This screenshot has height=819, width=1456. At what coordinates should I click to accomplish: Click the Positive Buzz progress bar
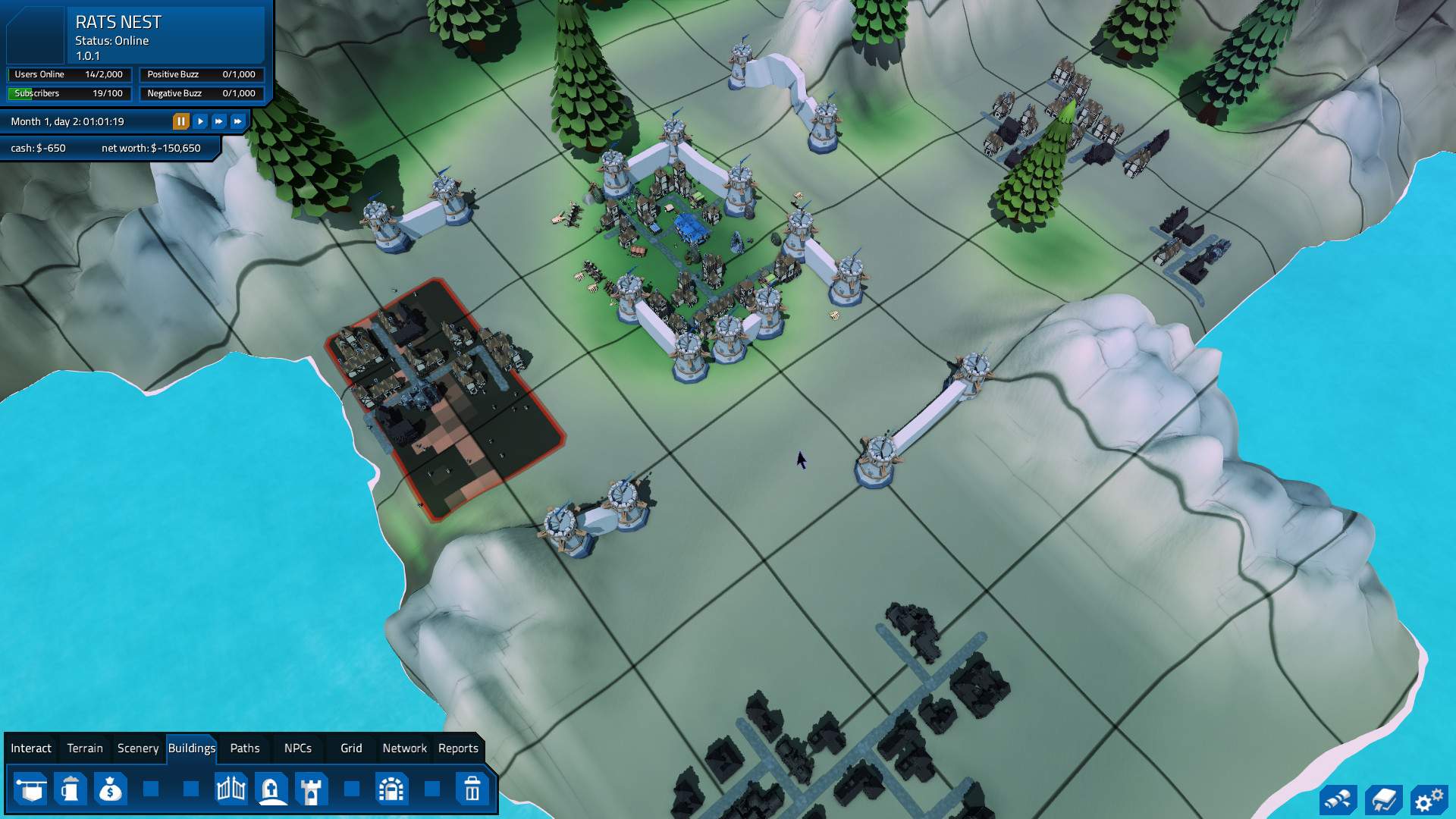[200, 74]
